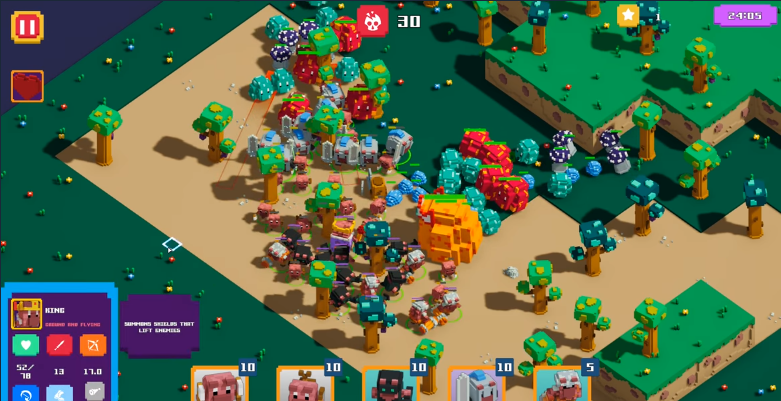
Task: Choose the antlered pink pig unit card
Action: (304, 386)
